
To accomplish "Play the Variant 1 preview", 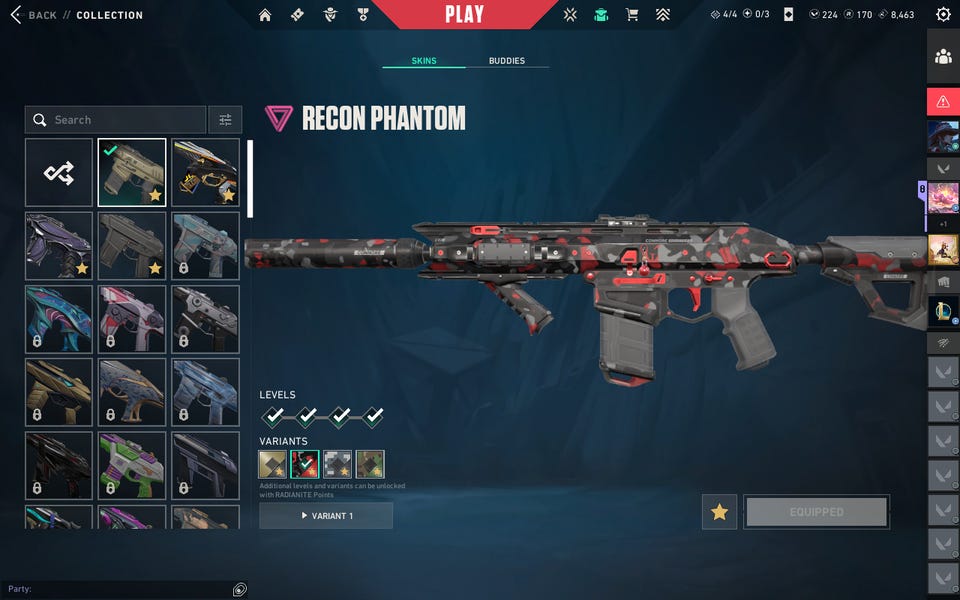I will [326, 516].
